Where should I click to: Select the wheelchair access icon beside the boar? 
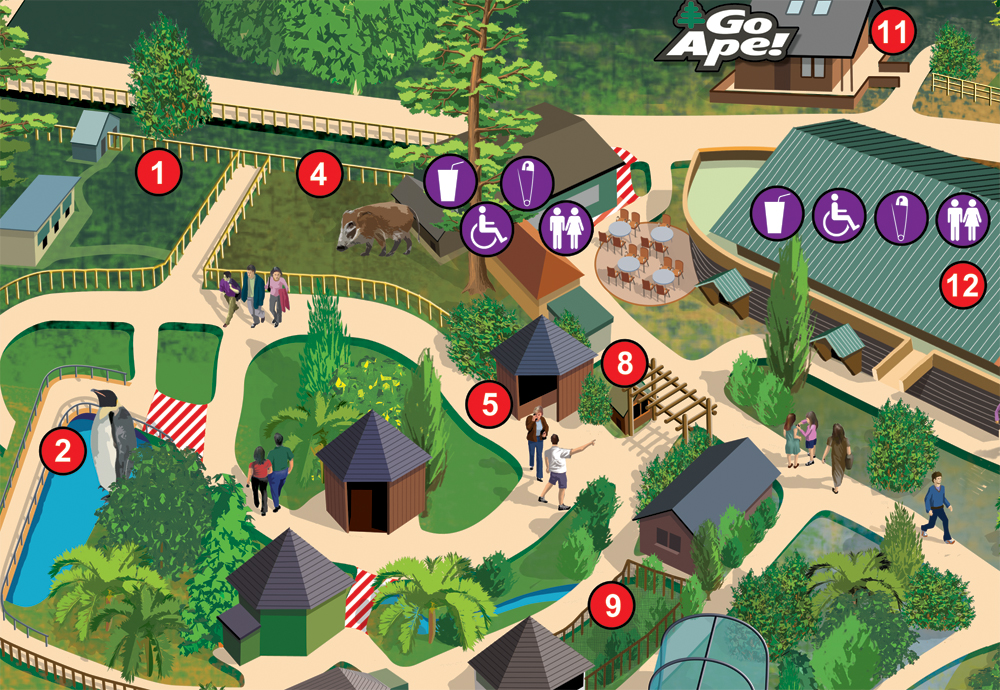487,230
